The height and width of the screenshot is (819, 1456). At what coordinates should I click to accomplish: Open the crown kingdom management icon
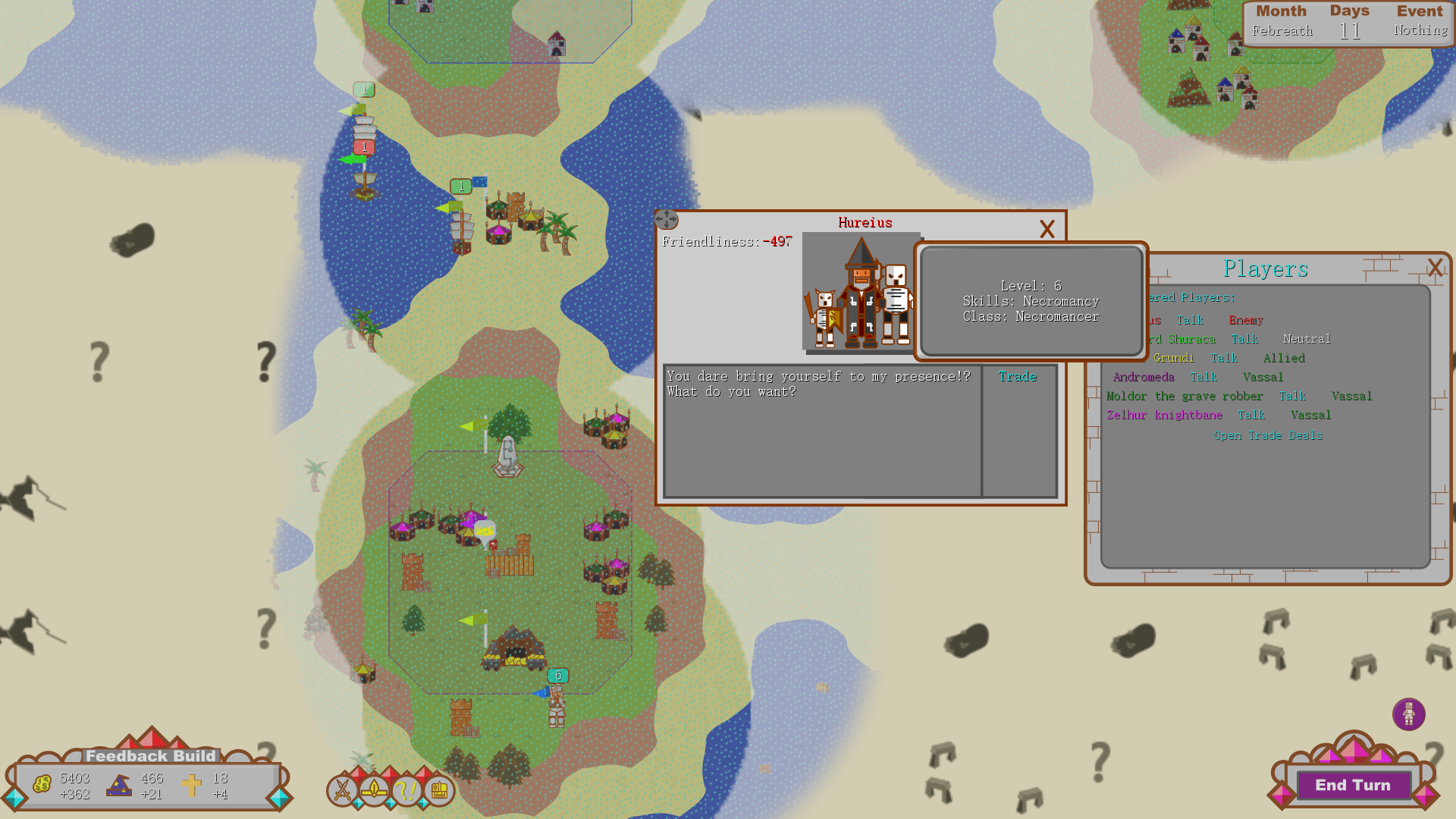click(374, 791)
